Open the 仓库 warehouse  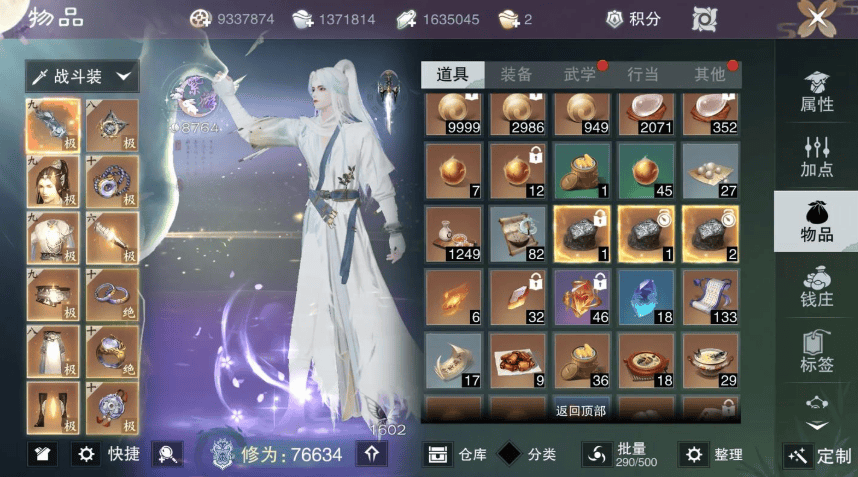pos(457,454)
